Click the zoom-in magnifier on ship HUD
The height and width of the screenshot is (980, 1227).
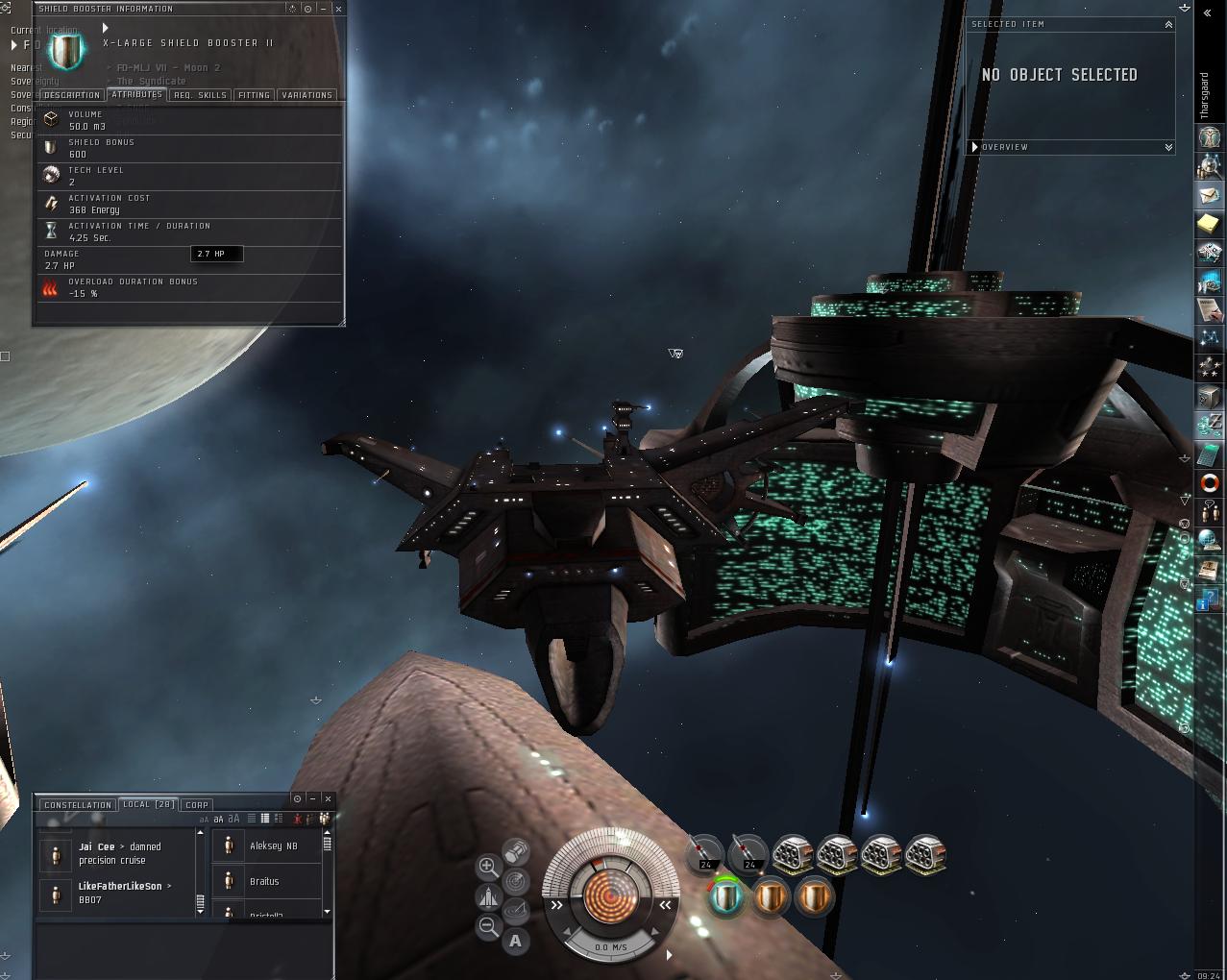tap(488, 868)
